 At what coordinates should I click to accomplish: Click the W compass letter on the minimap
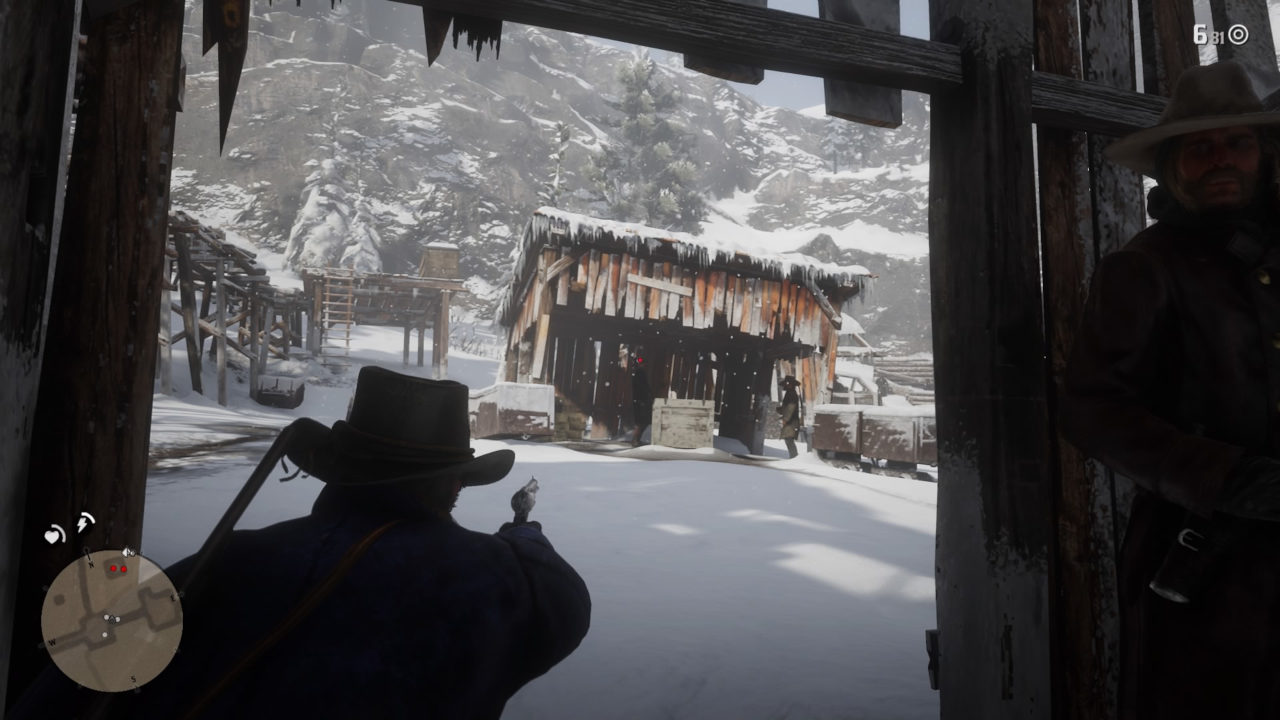(x=51, y=643)
